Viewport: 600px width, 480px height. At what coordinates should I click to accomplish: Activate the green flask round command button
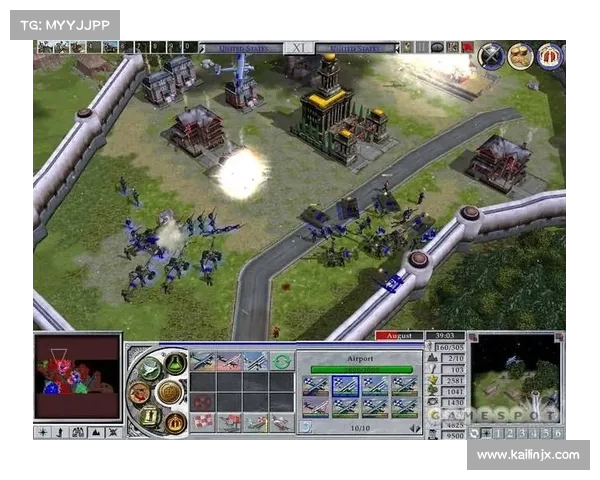[x=175, y=364]
